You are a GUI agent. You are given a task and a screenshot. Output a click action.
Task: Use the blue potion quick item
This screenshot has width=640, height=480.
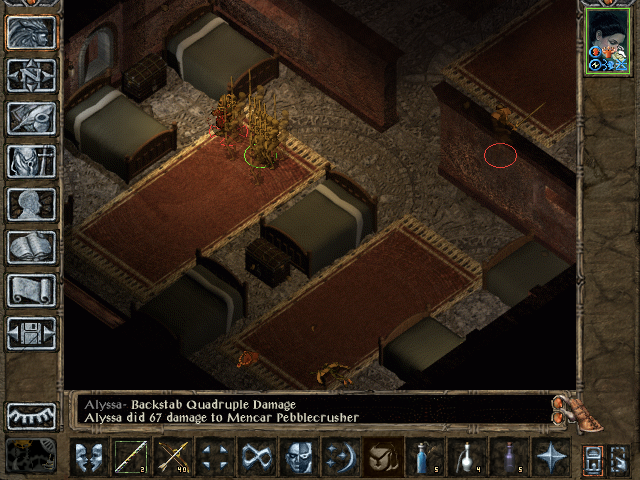[x=424, y=458]
